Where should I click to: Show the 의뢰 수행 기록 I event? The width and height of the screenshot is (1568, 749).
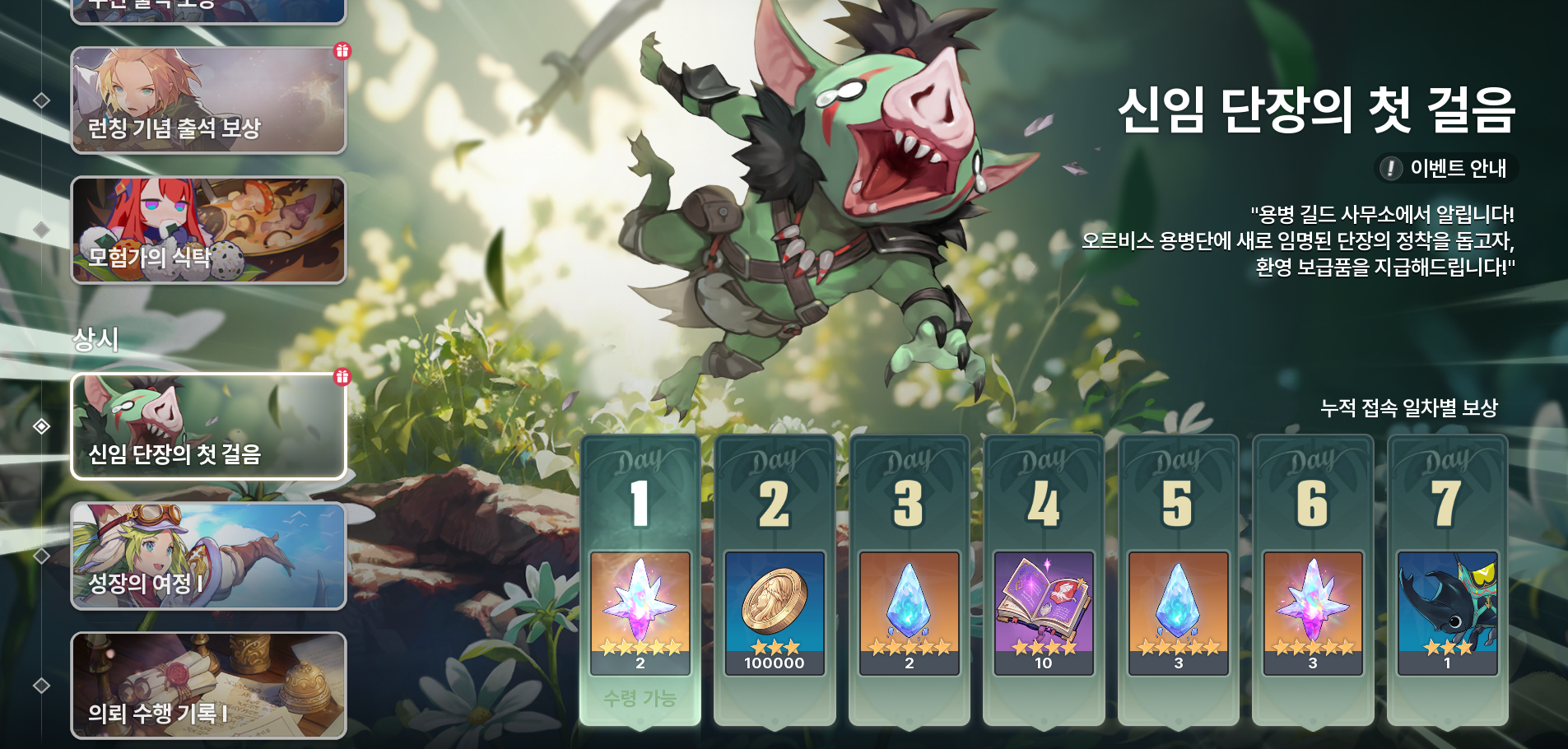point(208,686)
